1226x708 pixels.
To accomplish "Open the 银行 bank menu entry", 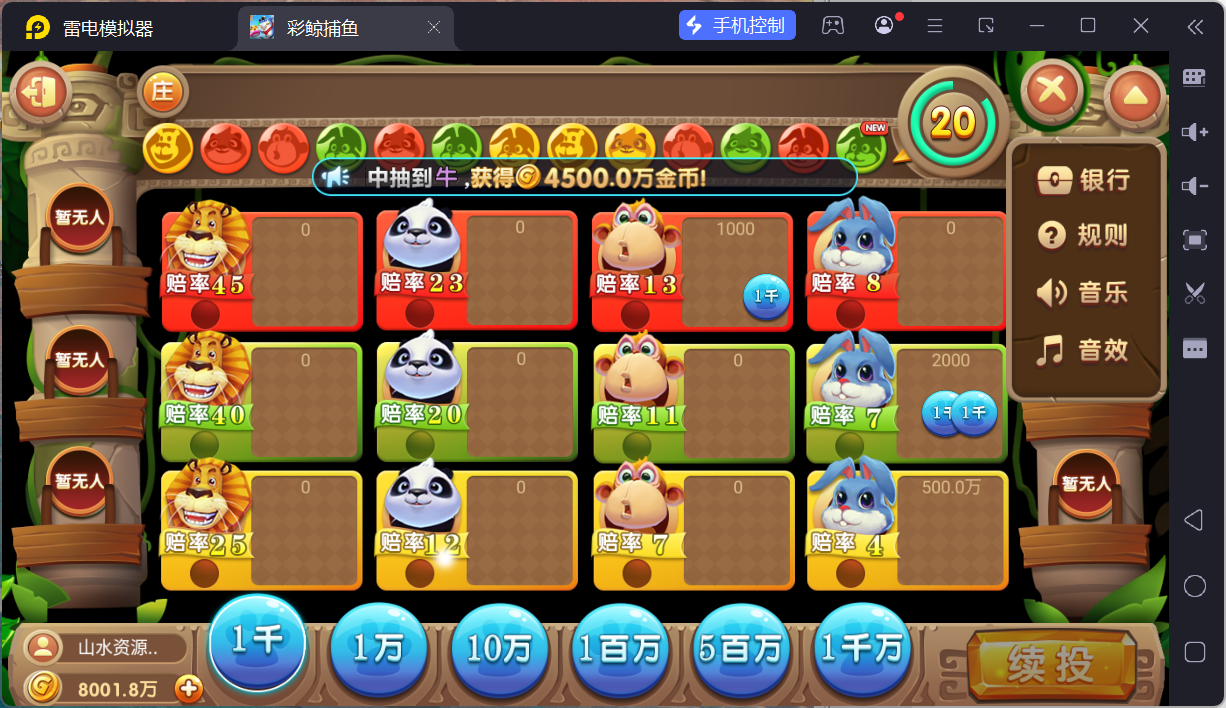I will 1086,180.
